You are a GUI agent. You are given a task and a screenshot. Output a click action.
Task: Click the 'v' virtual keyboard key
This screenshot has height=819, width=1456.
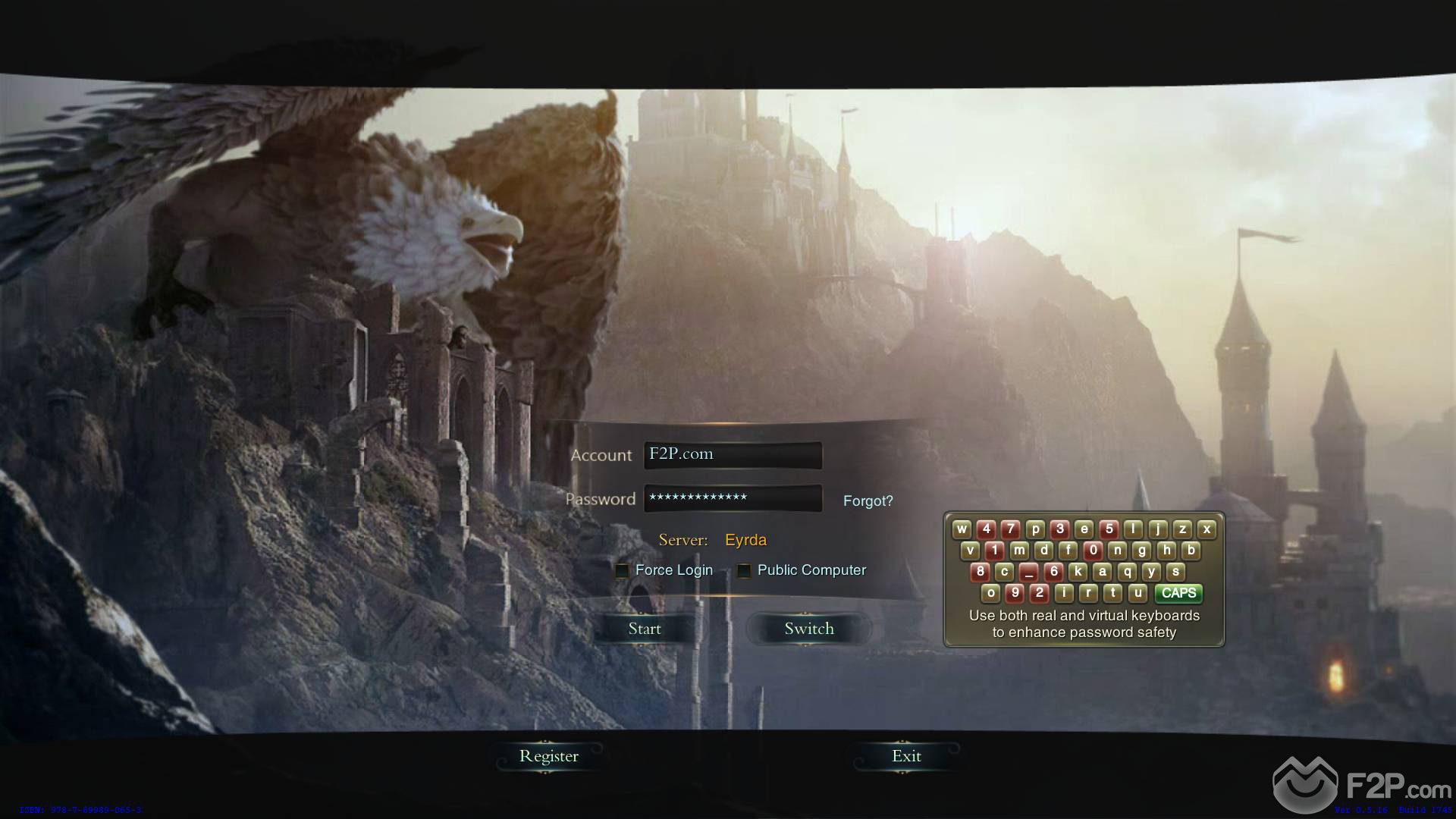[970, 551]
